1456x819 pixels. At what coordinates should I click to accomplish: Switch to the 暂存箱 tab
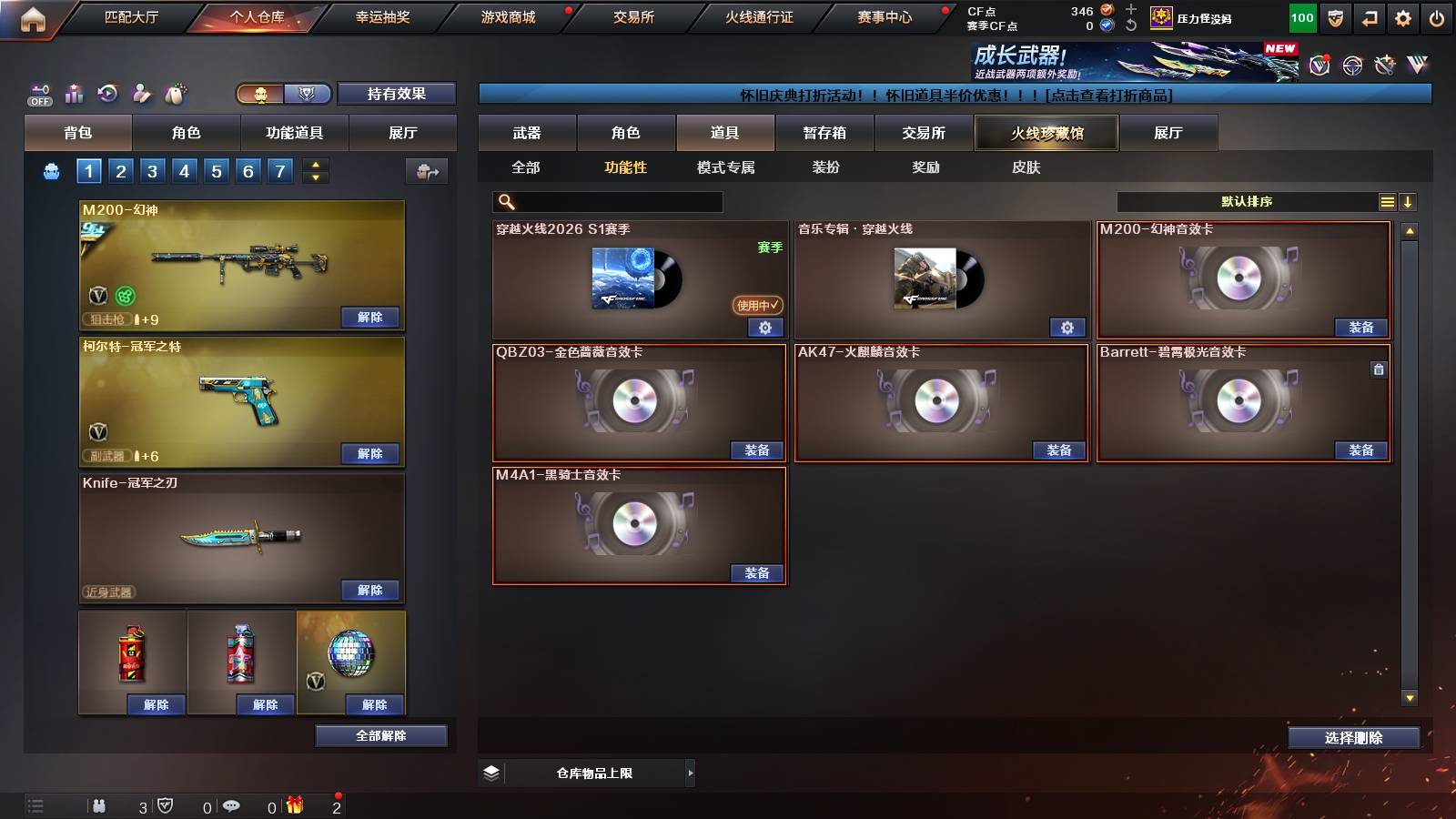(x=823, y=133)
